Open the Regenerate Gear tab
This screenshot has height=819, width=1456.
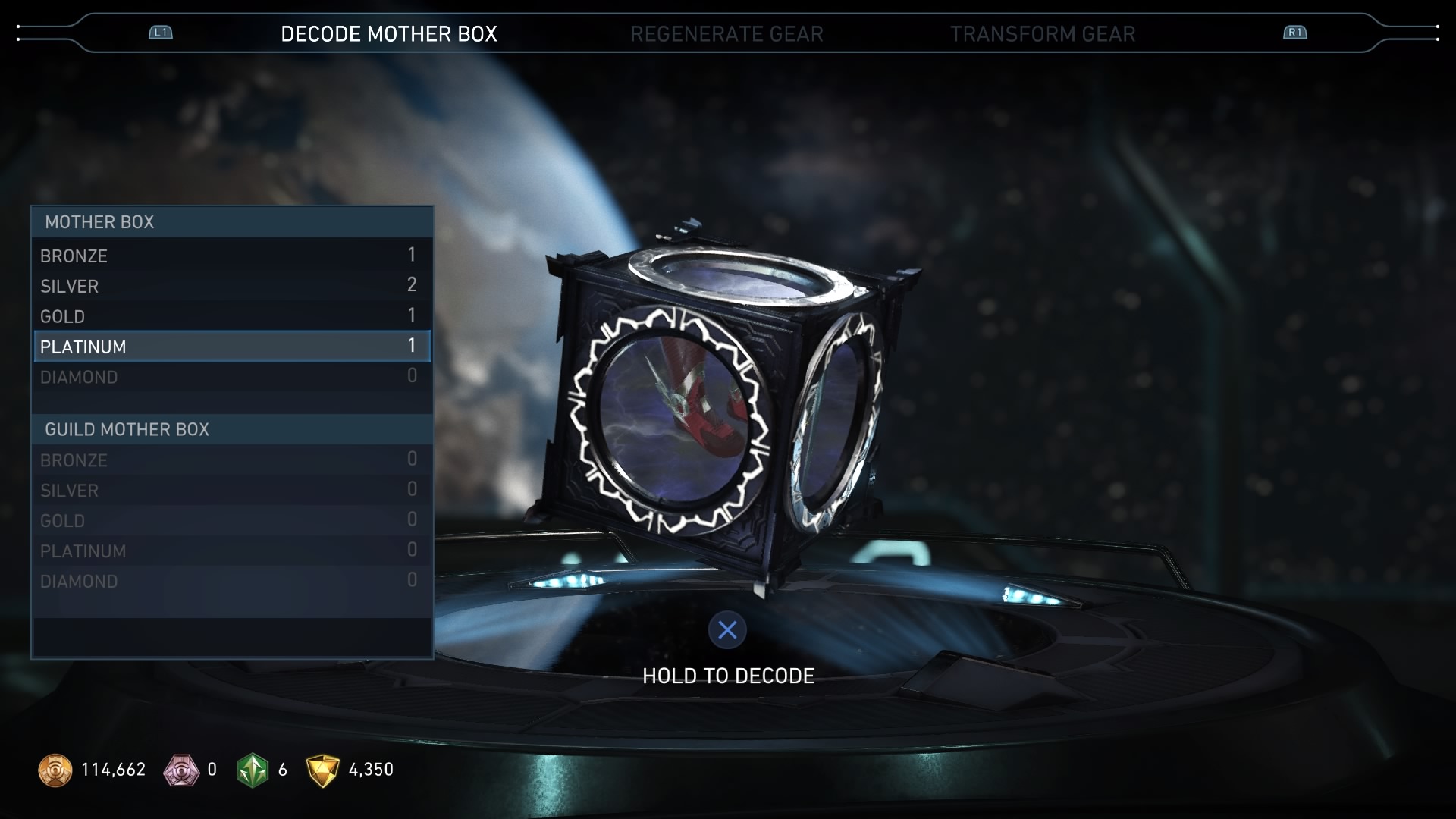click(726, 34)
